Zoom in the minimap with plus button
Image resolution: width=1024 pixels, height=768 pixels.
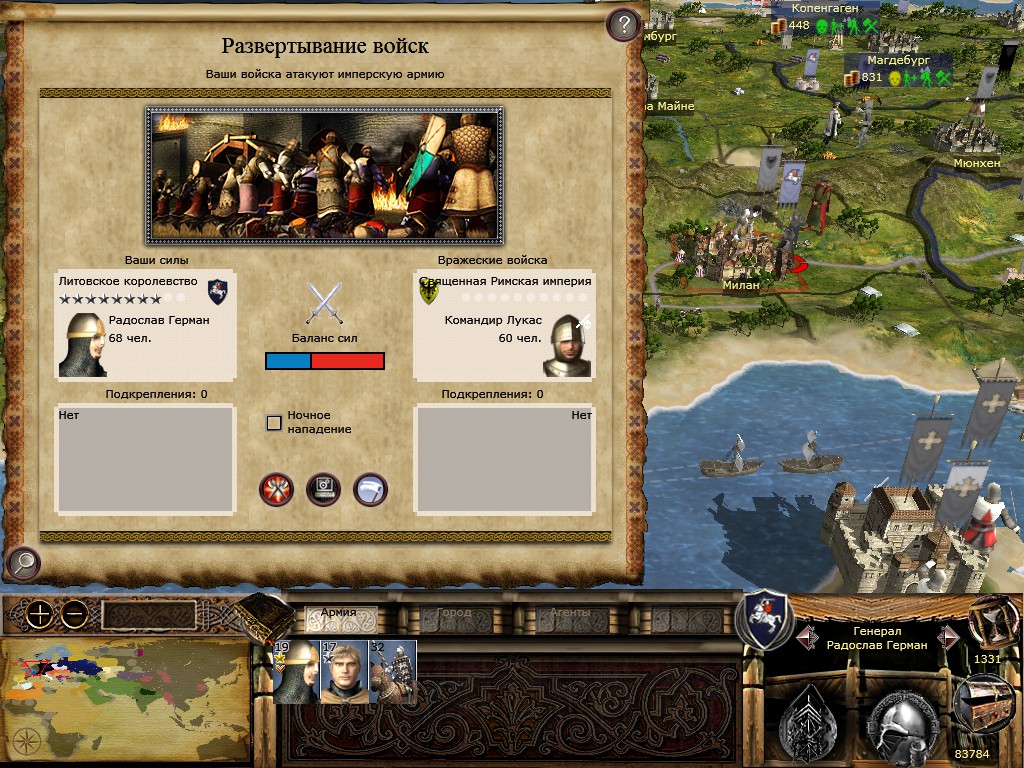[x=40, y=615]
